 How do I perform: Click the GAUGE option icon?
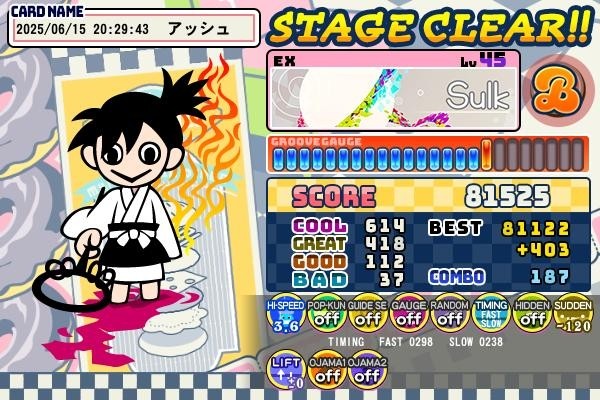click(408, 315)
